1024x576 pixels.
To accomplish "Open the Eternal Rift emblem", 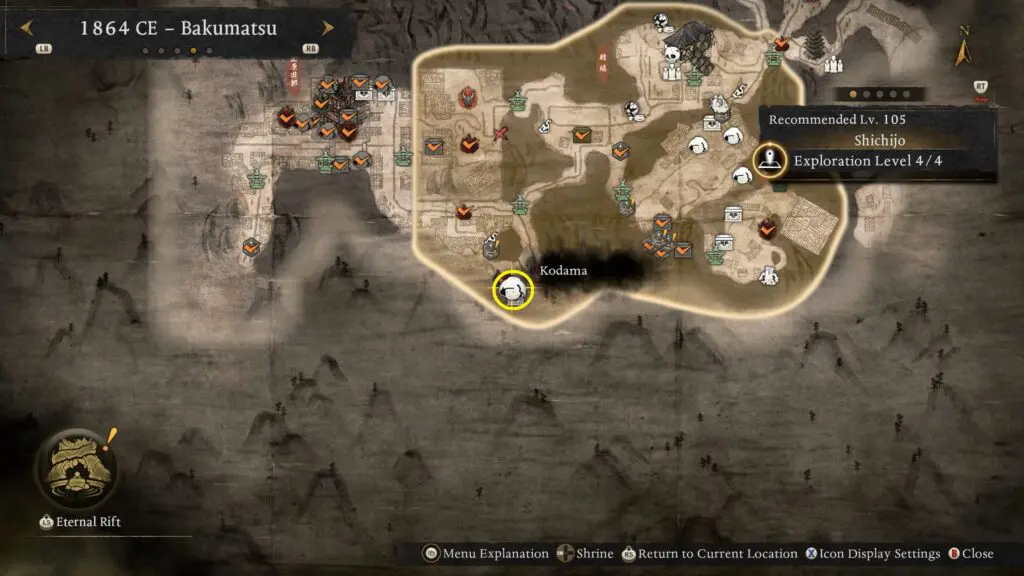I will tap(72, 470).
